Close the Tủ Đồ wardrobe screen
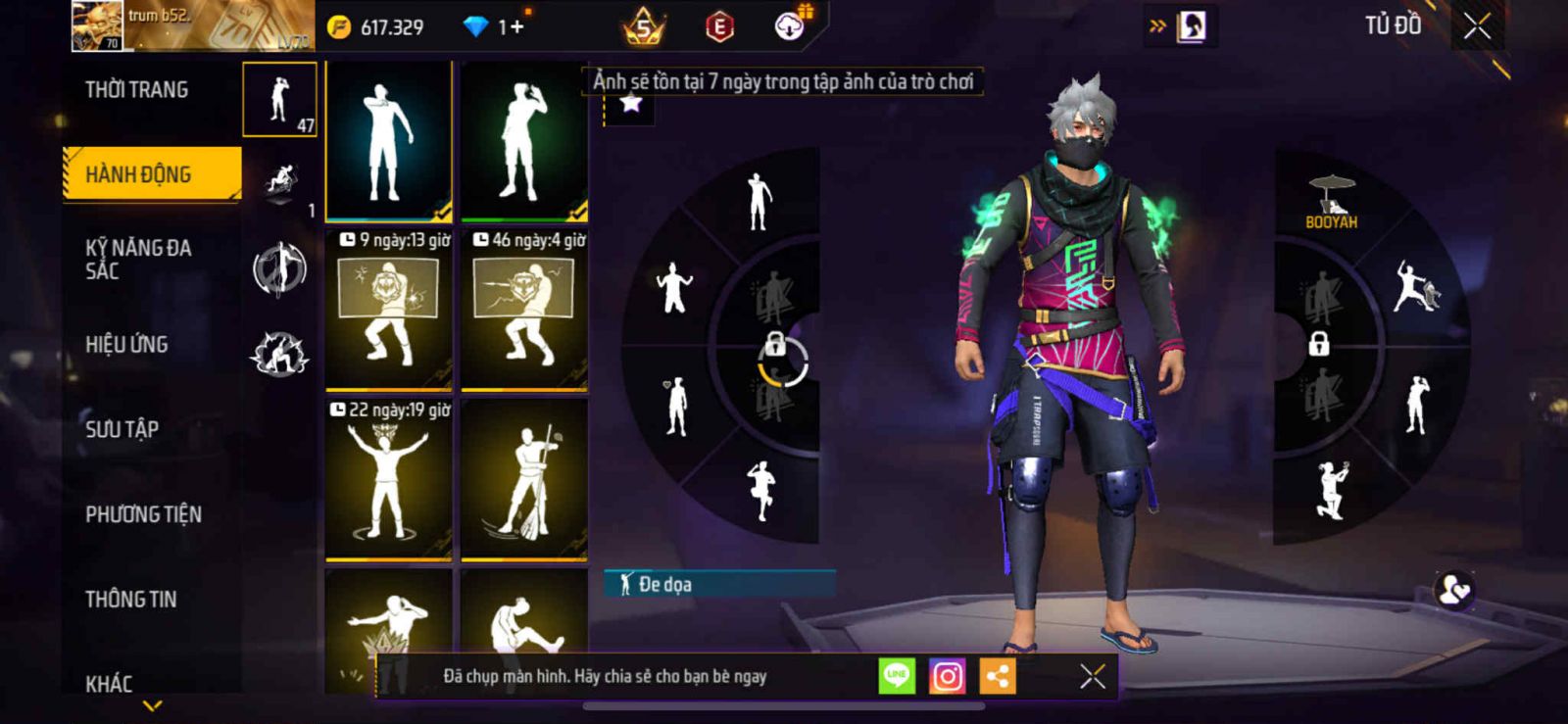This screenshot has width=1568, height=724. pos(1477,26)
